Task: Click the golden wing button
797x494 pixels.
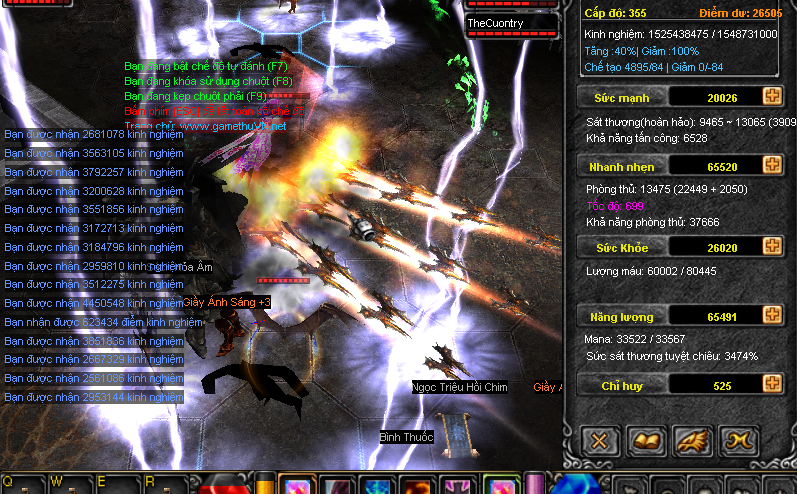Action: point(690,440)
